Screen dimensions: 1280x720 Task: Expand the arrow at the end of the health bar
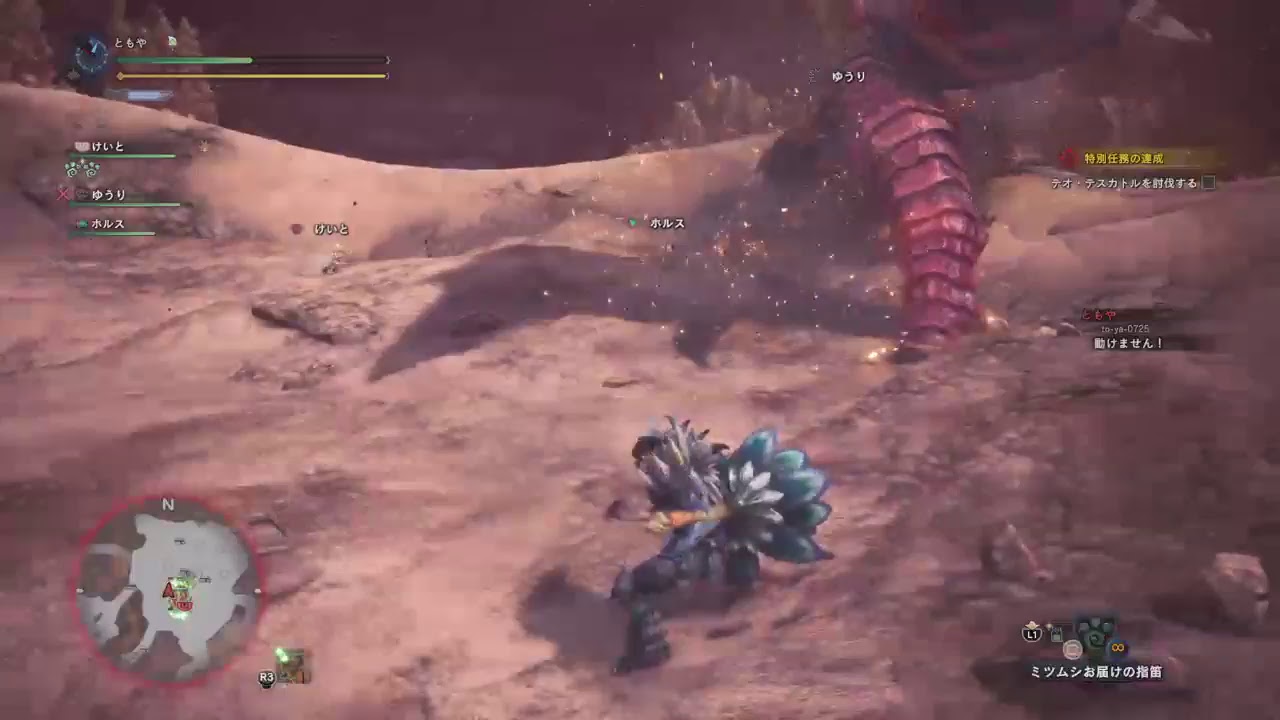388,59
